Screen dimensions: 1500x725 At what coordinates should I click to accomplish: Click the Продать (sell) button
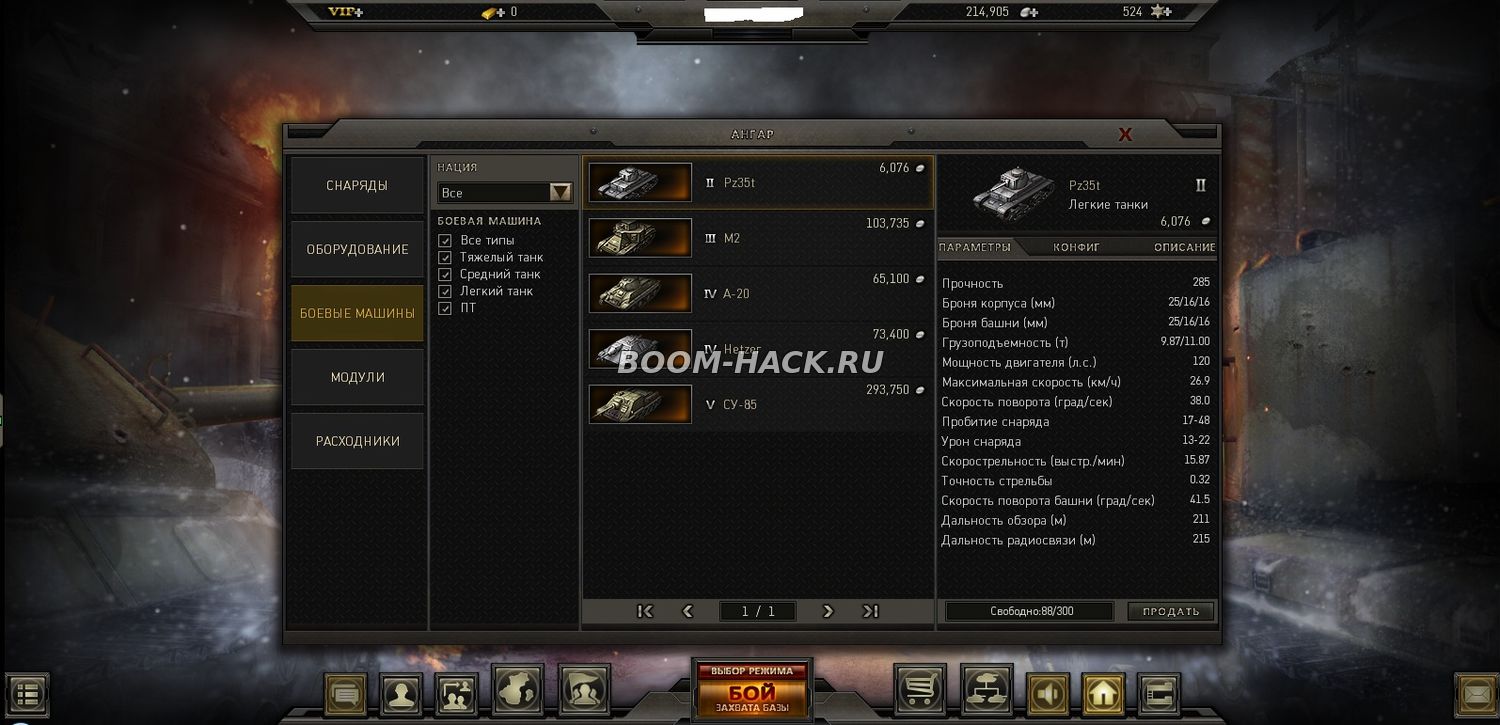[1170, 611]
